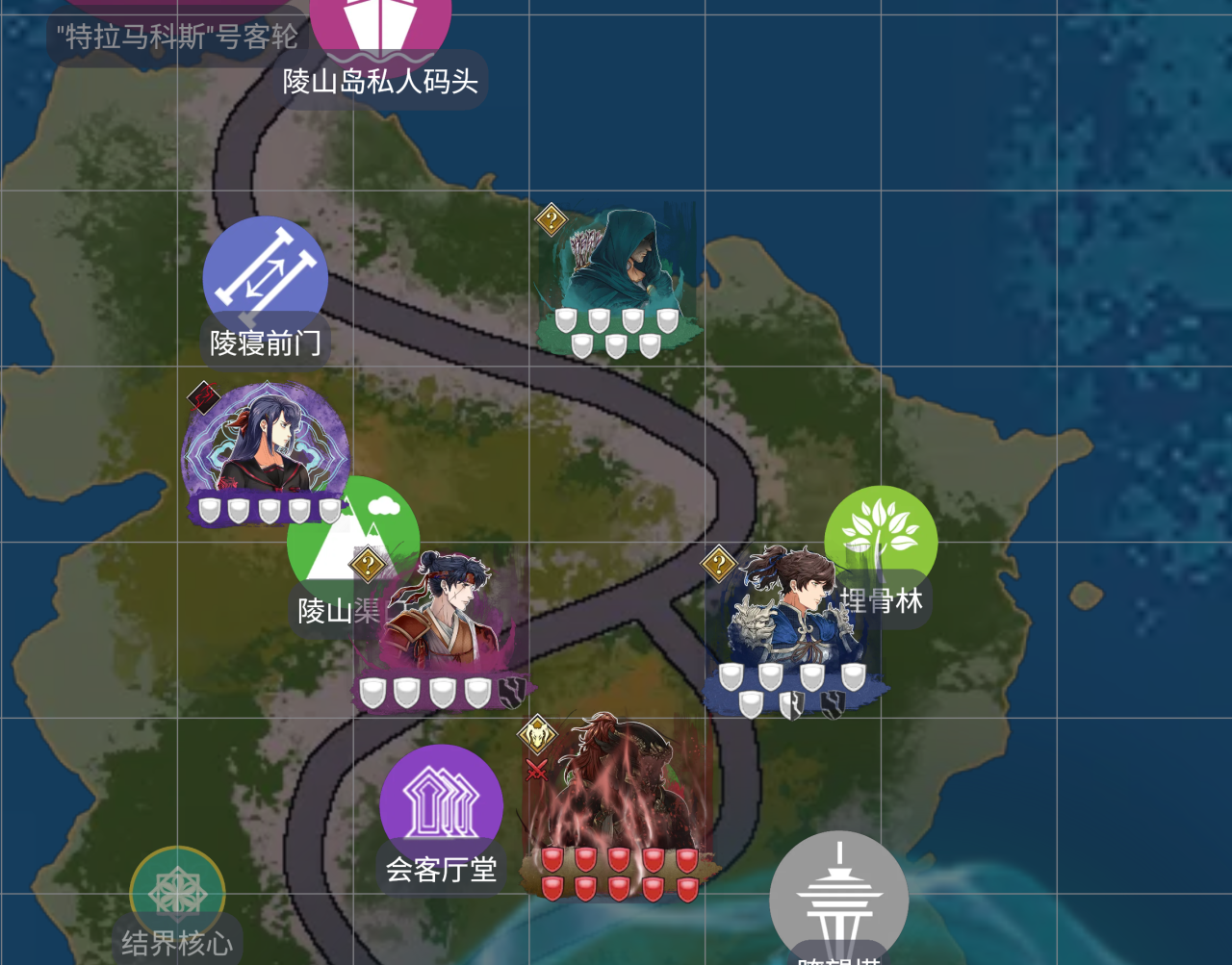Click the grey tower location marker
Viewport: 1232px width, 965px height.
click(838, 898)
